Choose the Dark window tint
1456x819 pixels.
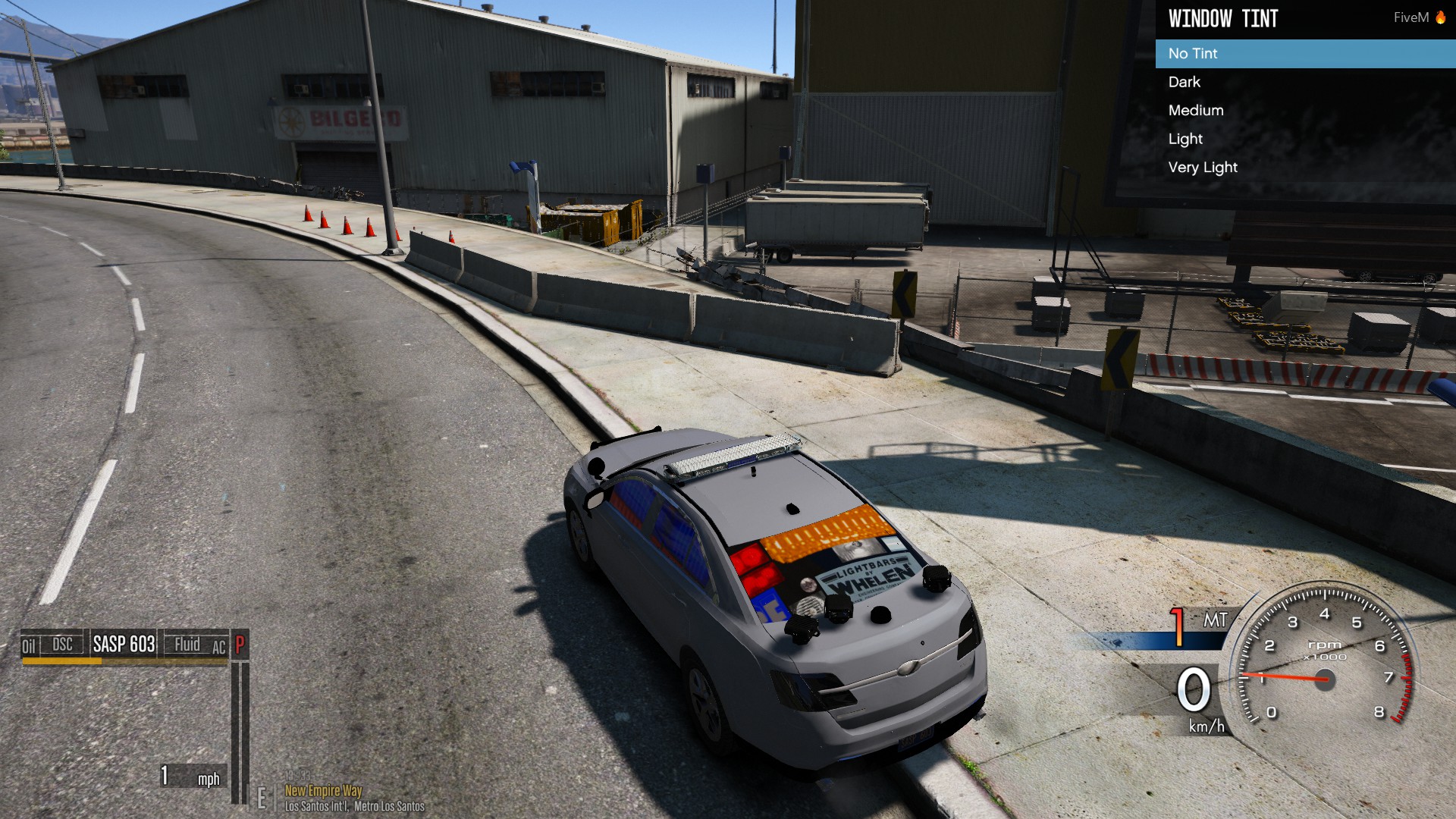[1185, 82]
